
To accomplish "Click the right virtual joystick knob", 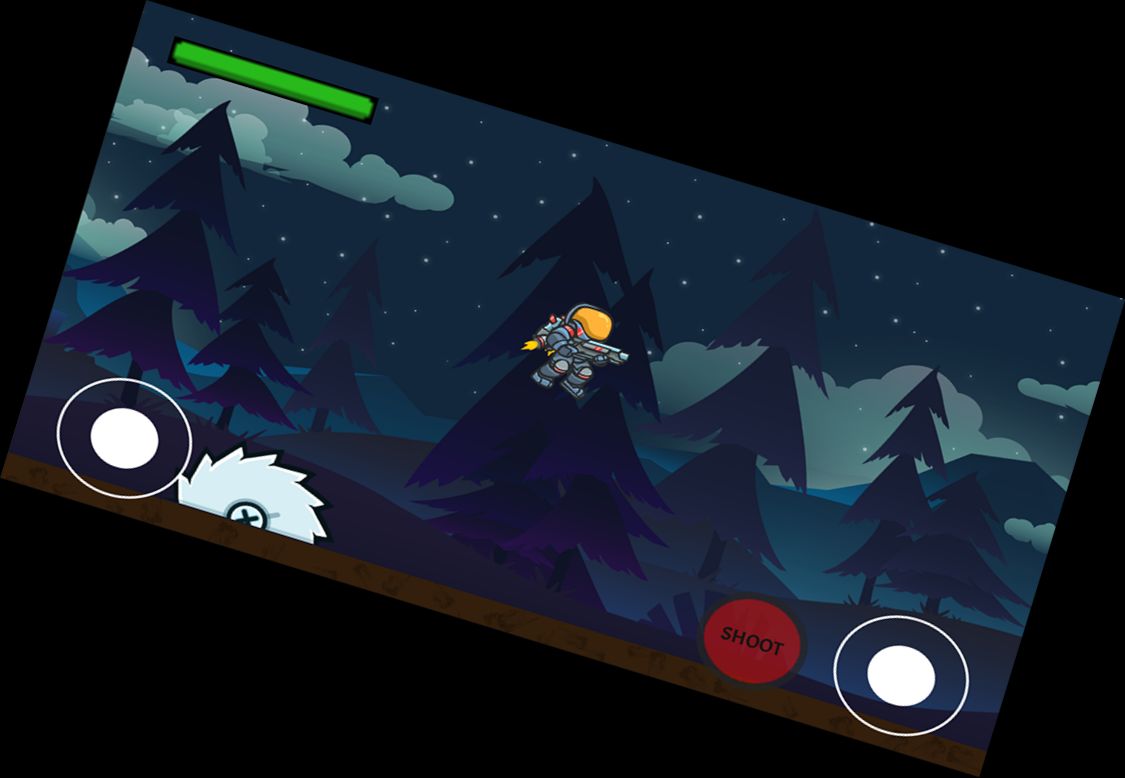I will click(901, 674).
